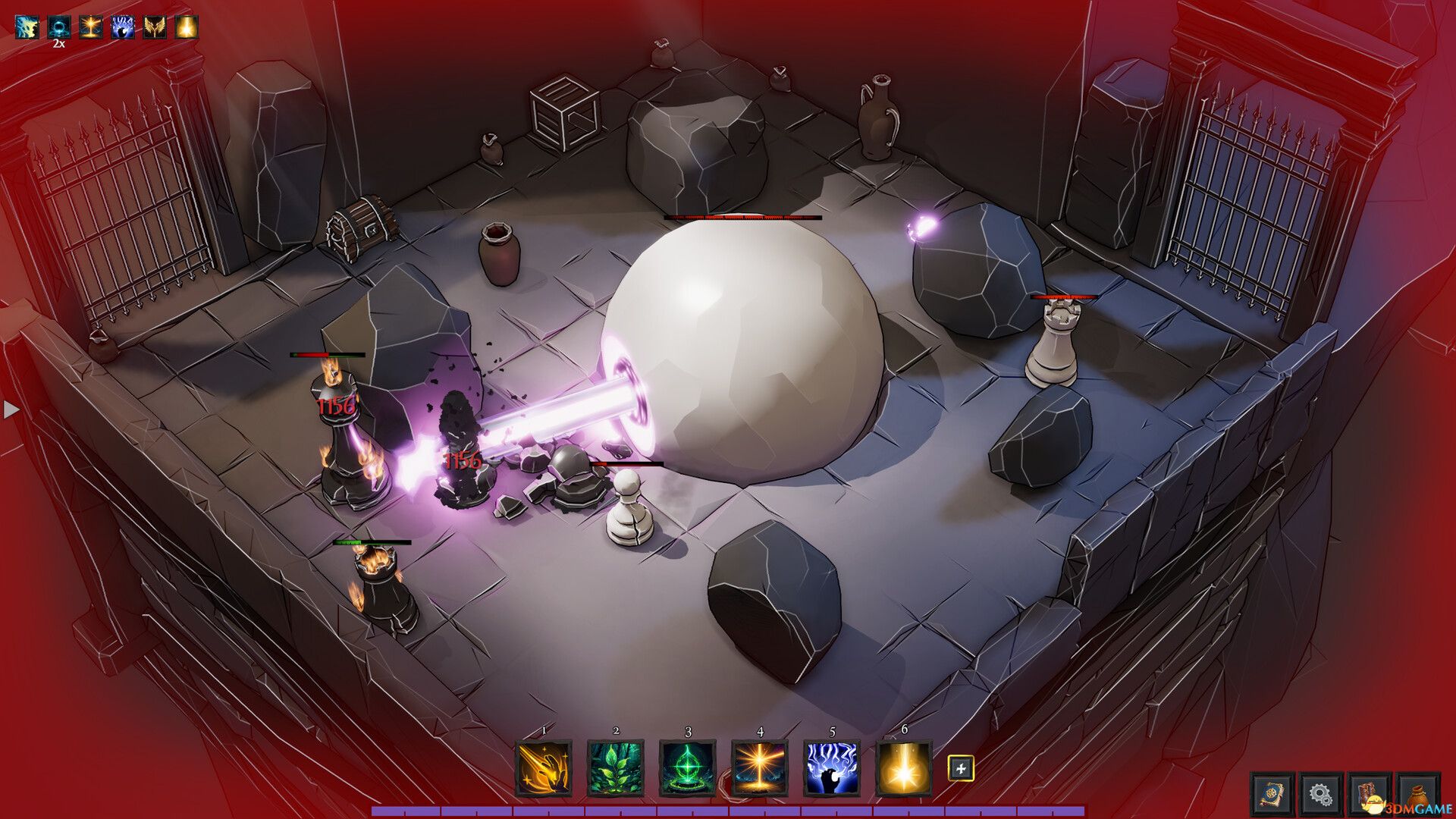Inspect the golden light pillar buff icon
This screenshot has height=819, width=1456.
[91, 27]
